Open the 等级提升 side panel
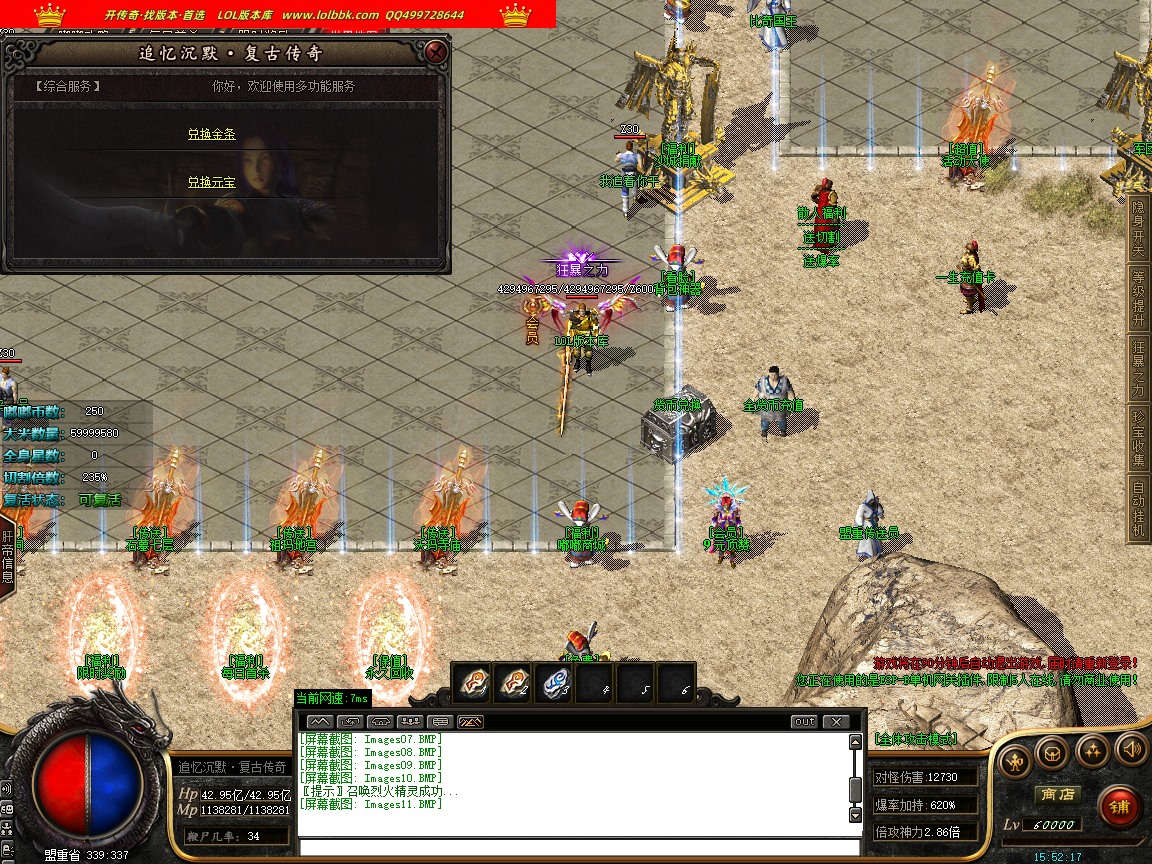1152x864 pixels. (x=1138, y=297)
